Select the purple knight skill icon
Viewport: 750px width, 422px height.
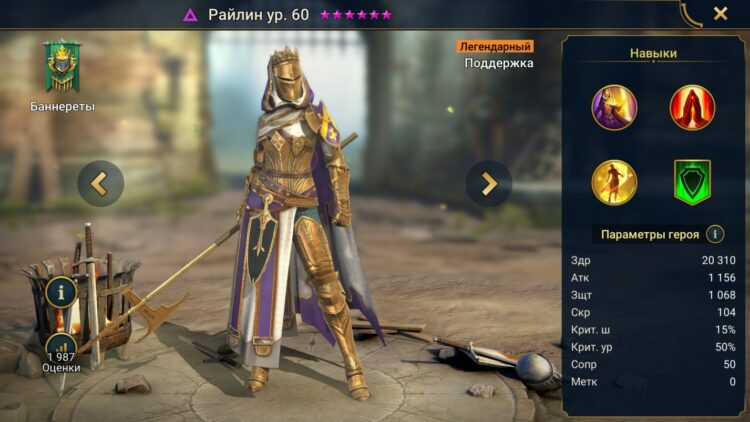614,107
